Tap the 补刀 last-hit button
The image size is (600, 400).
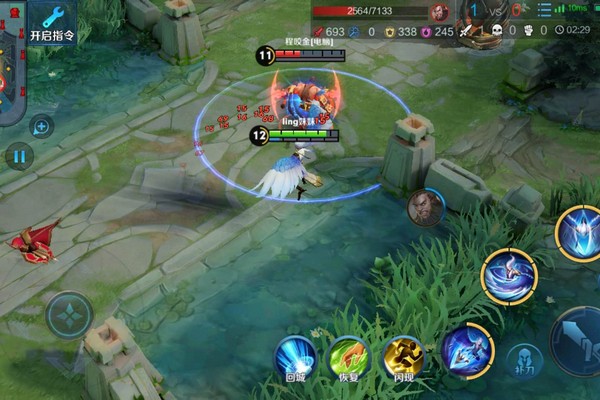point(523,362)
